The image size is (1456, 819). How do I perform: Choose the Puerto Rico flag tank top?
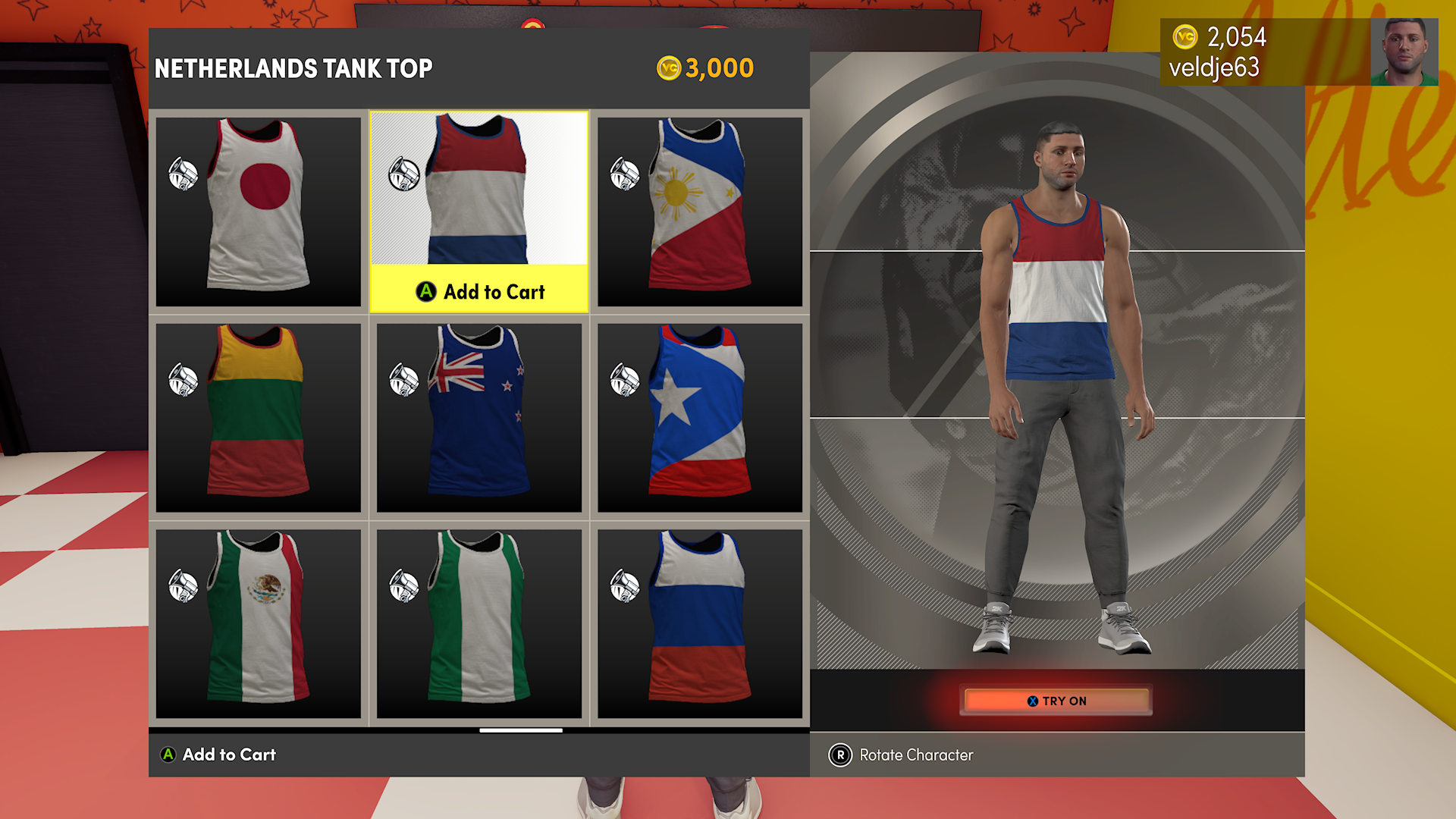(x=699, y=417)
